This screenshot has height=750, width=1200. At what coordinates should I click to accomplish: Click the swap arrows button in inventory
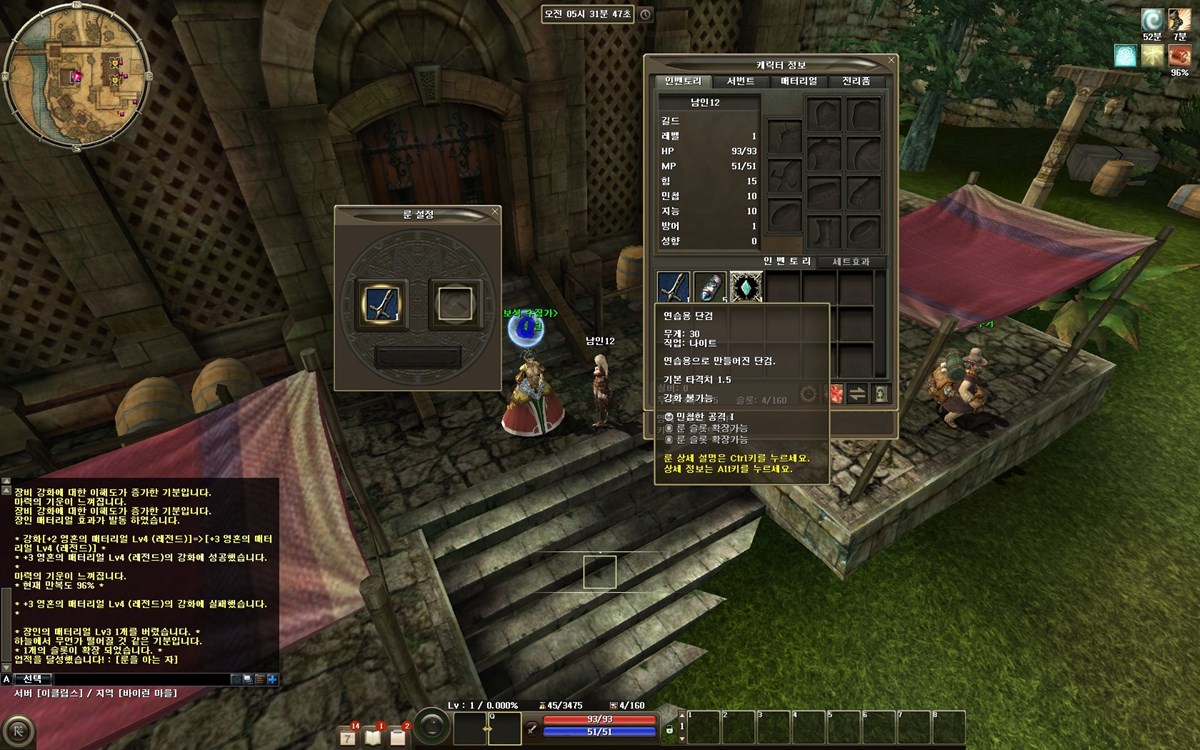tap(857, 394)
